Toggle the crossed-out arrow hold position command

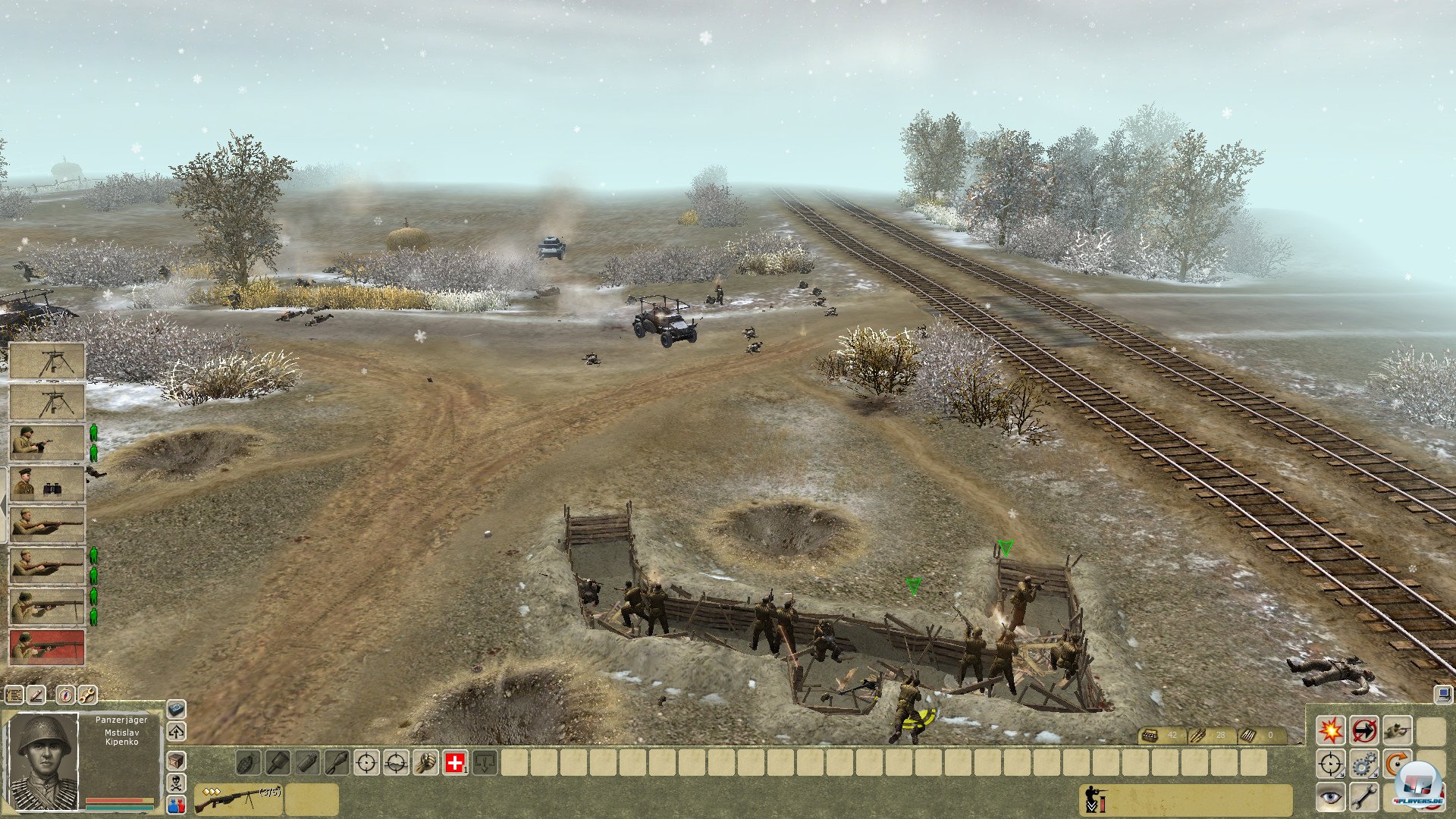[1363, 730]
